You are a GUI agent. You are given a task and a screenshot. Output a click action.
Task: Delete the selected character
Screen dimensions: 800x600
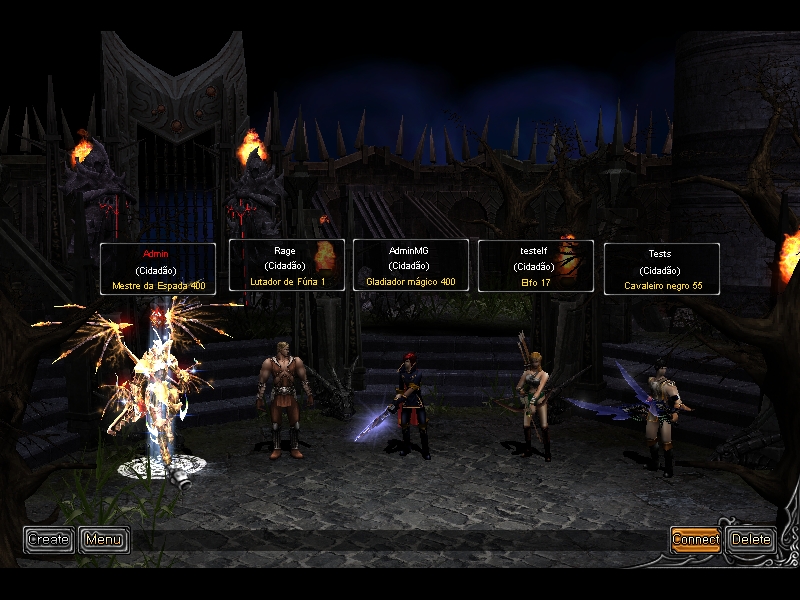tap(751, 540)
